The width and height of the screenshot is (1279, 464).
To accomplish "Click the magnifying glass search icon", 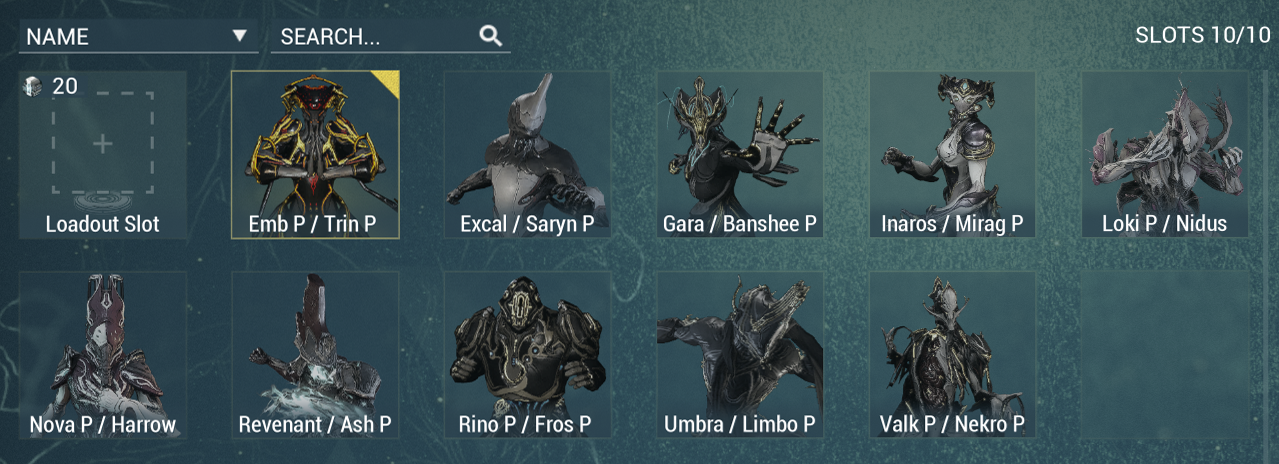I will [x=490, y=36].
